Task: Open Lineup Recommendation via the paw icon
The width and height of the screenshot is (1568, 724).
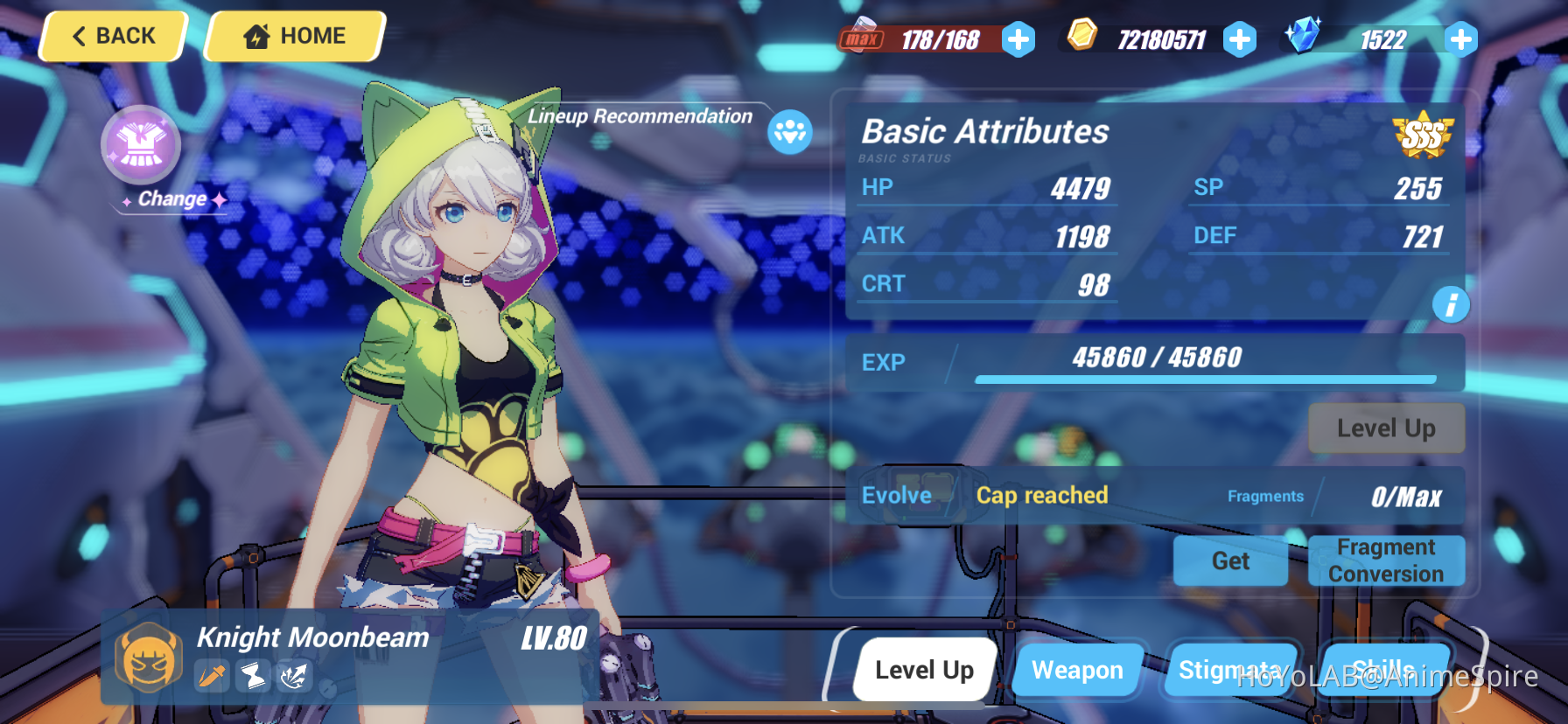Action: pos(788,132)
